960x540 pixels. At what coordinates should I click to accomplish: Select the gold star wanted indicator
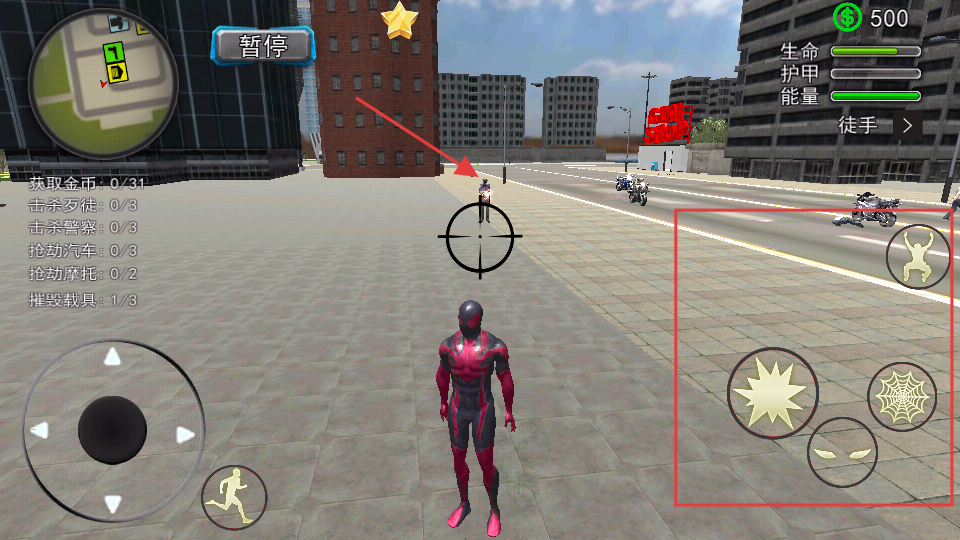[x=399, y=21]
